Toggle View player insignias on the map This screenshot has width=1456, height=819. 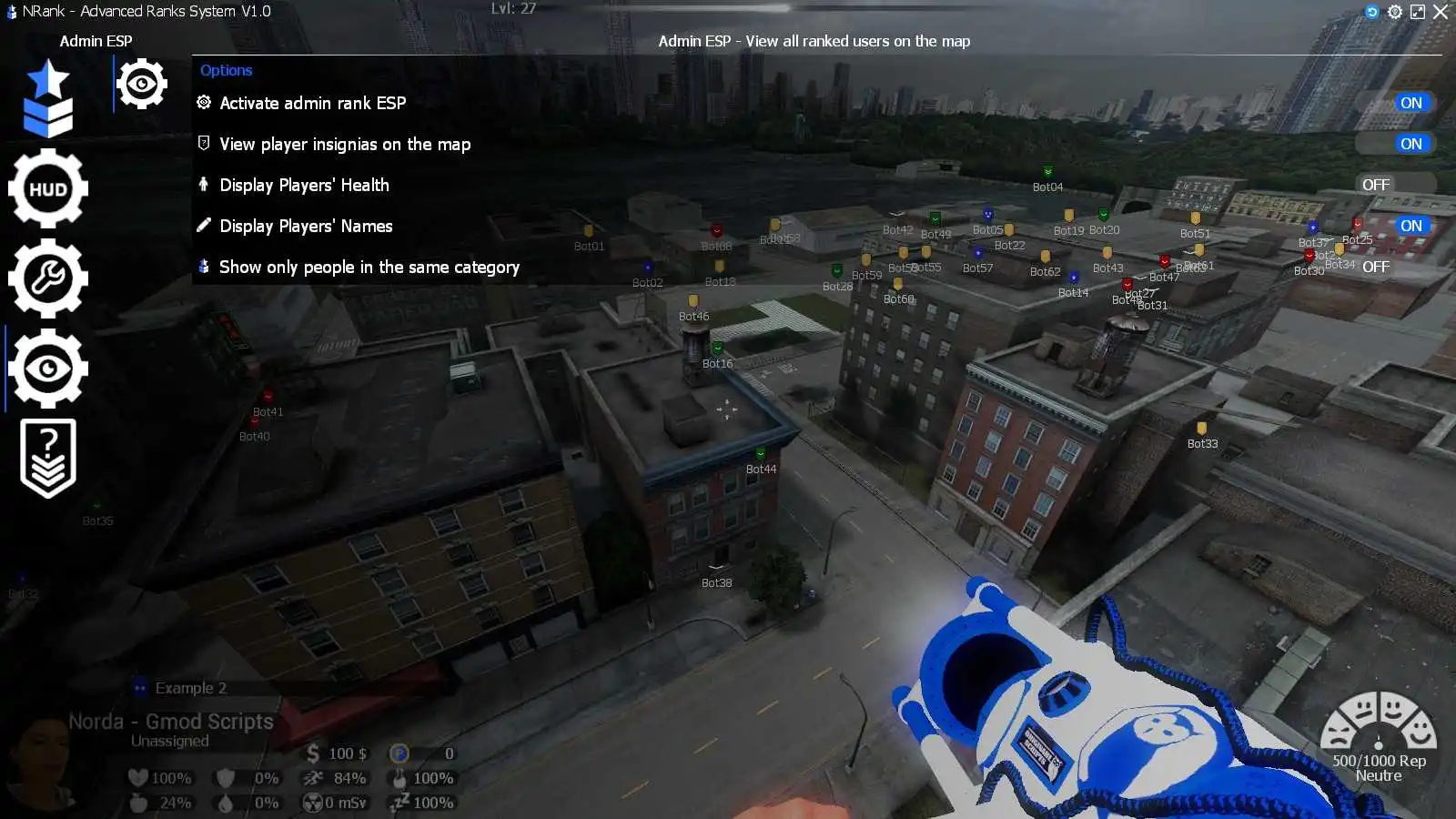coord(1397,144)
